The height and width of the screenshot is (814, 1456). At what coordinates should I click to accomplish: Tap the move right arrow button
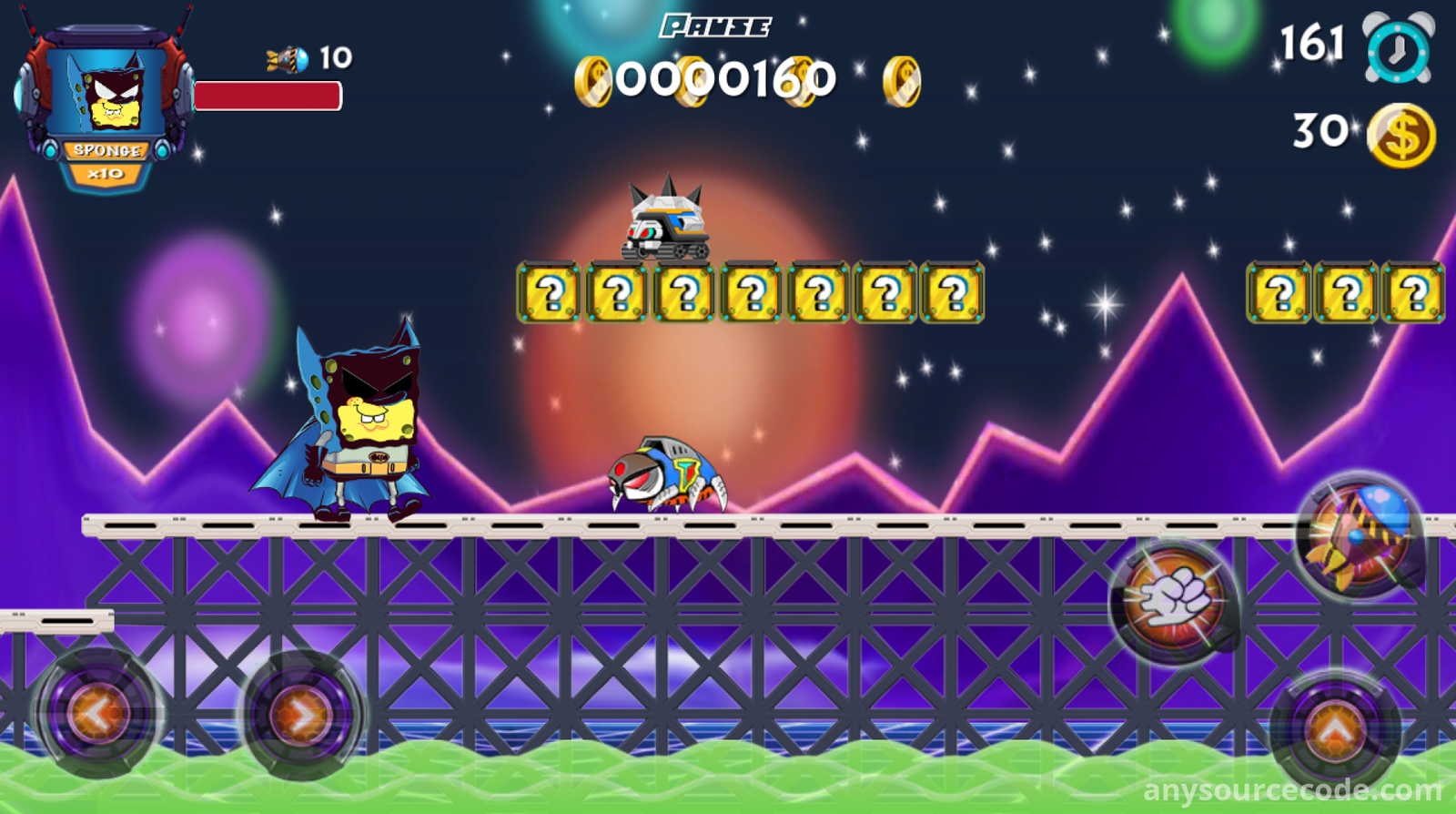point(303,715)
